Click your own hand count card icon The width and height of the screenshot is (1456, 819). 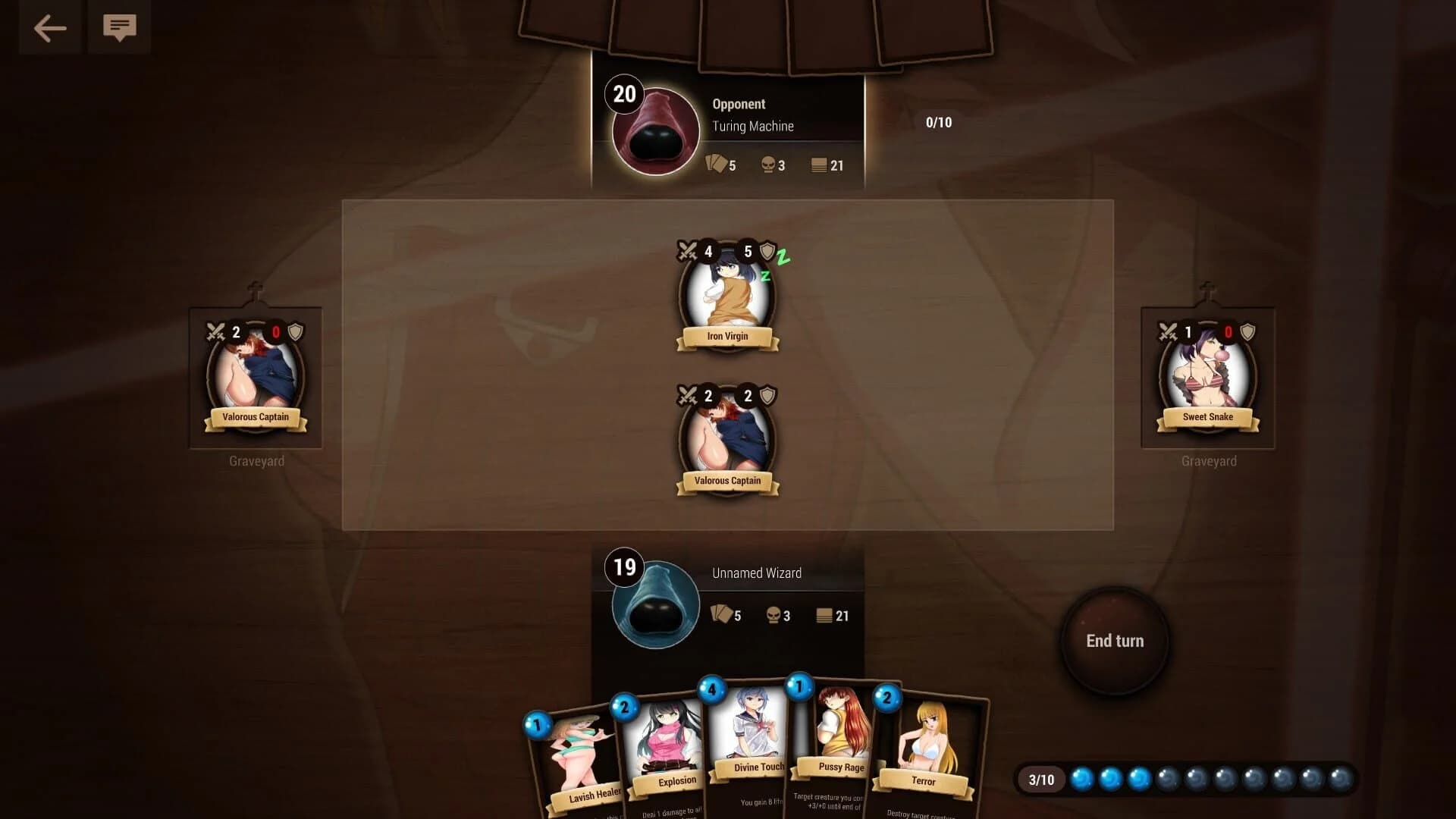point(721,615)
